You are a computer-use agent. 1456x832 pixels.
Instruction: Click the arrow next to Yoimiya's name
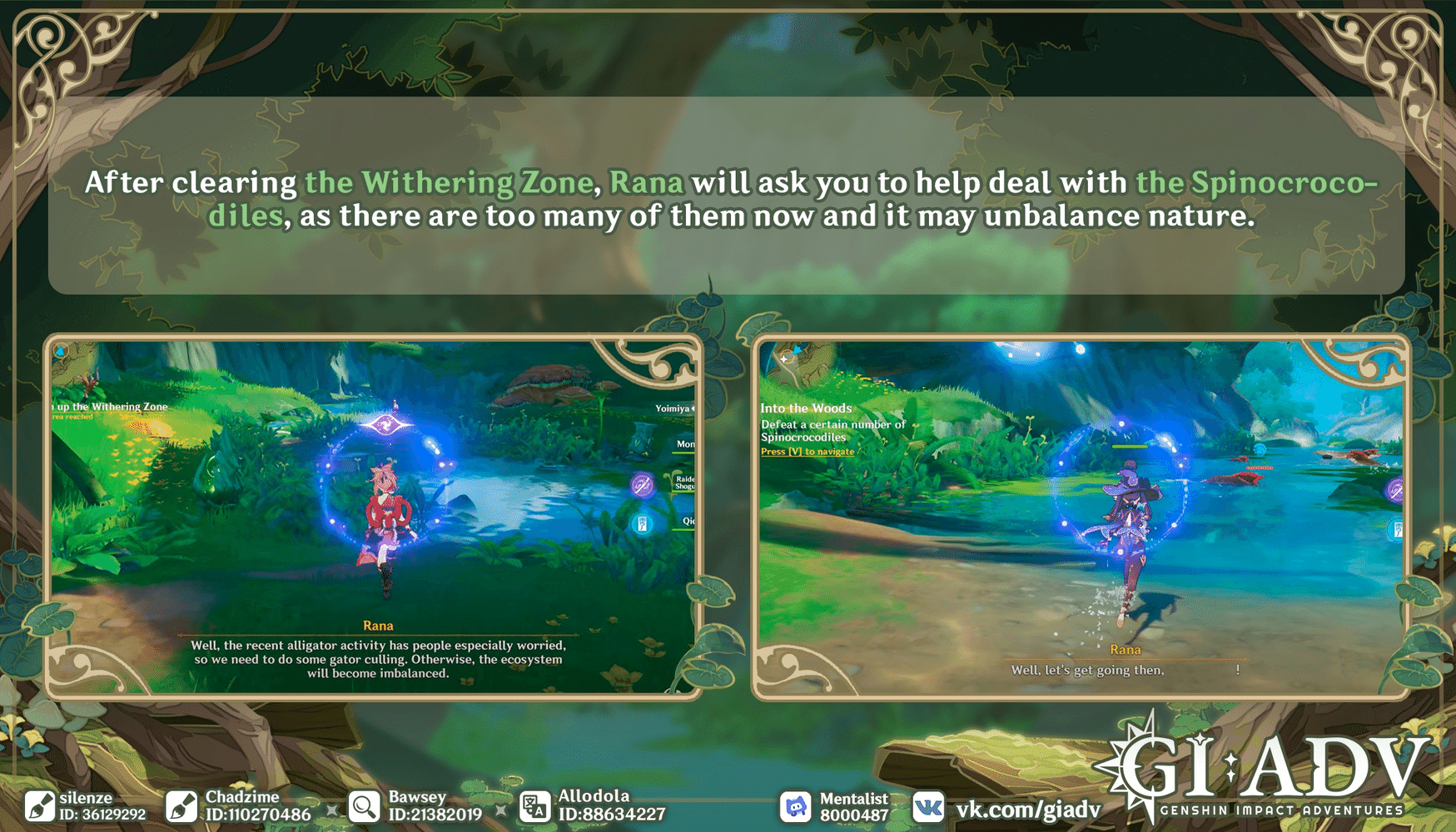(693, 408)
